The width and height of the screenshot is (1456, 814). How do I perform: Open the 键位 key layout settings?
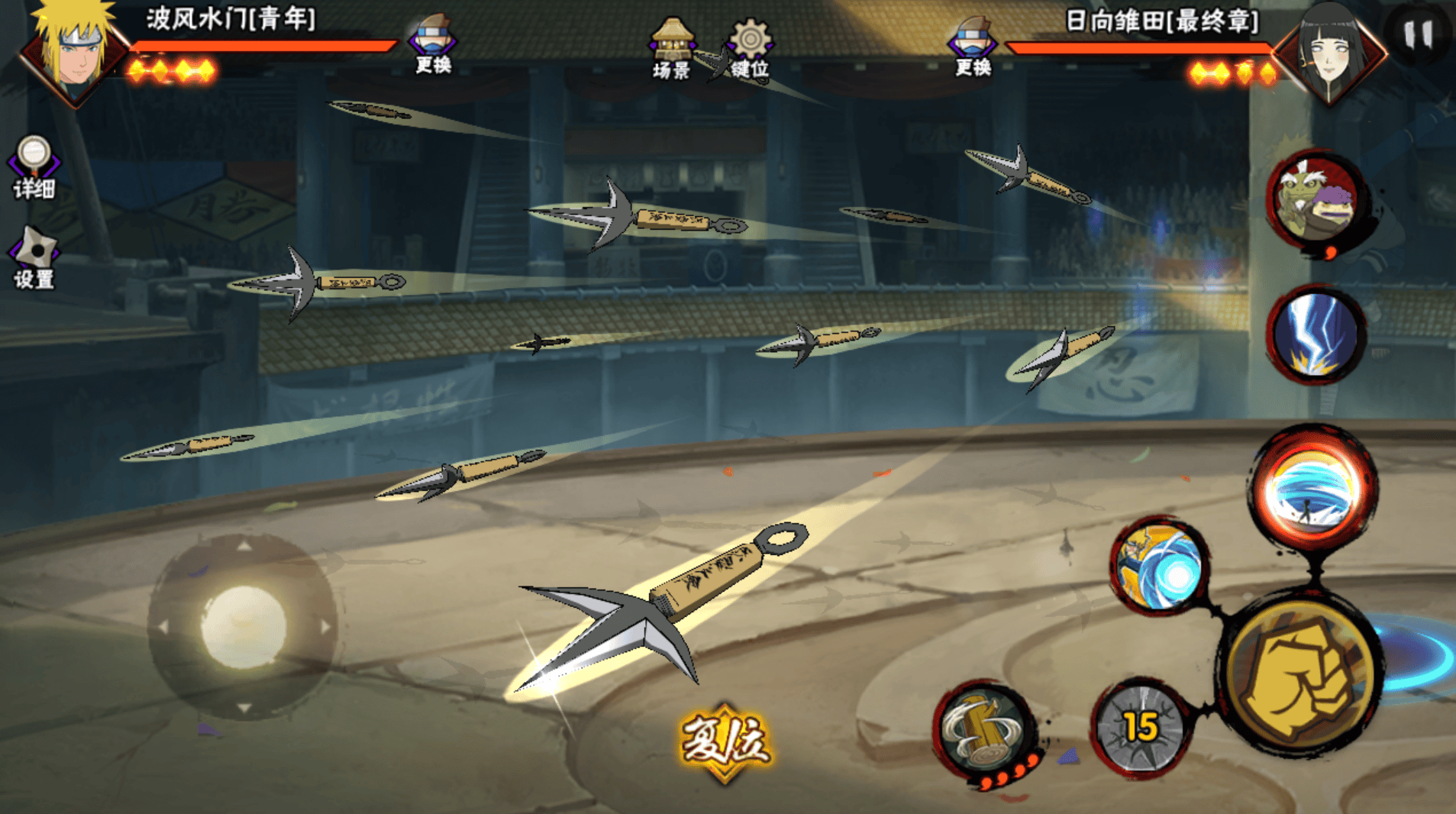click(x=749, y=49)
